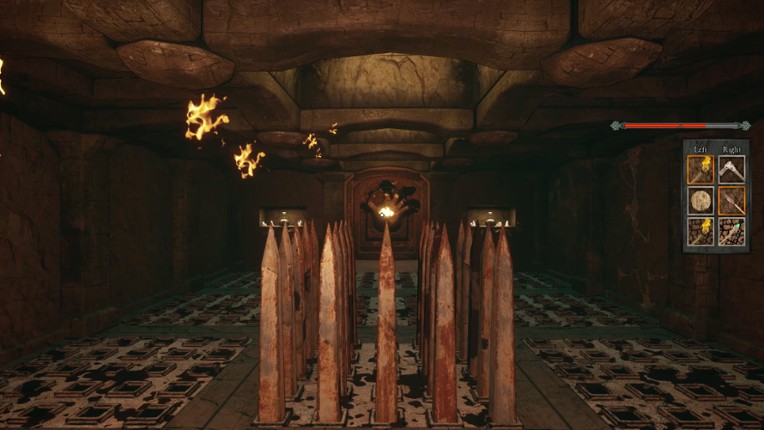Equip the round wooden shield slot

(x=699, y=201)
